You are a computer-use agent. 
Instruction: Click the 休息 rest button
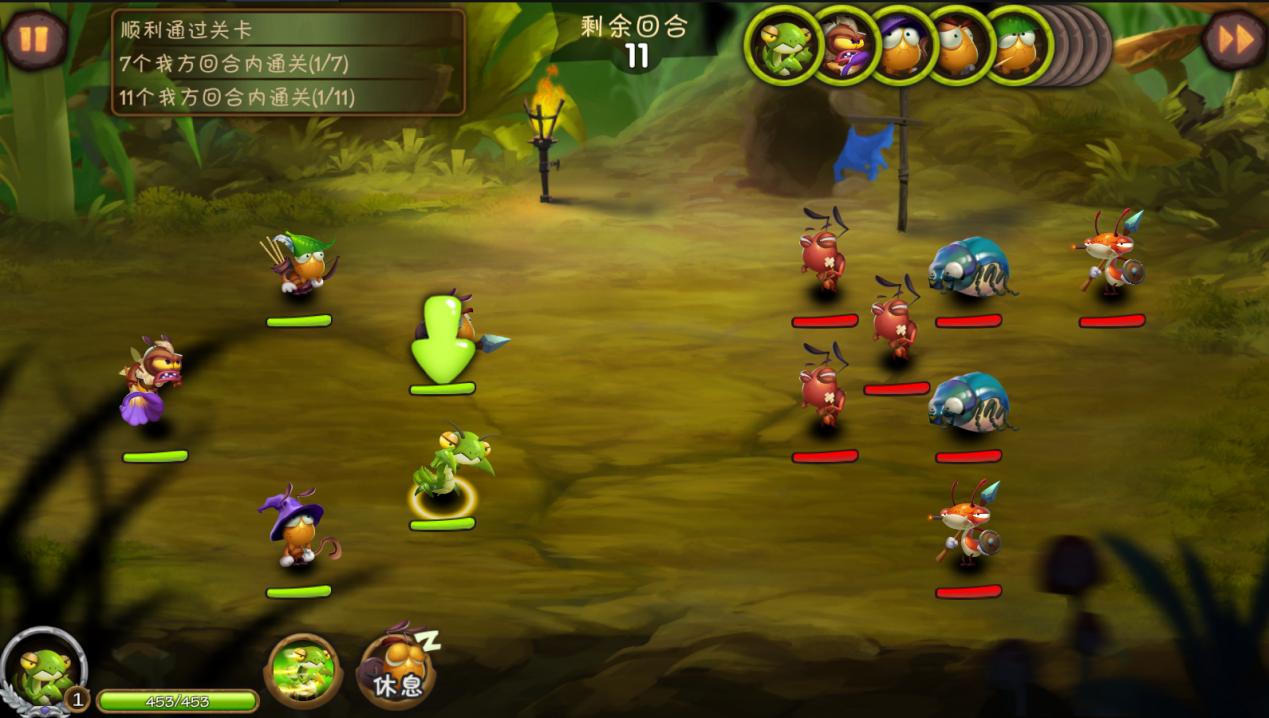[397, 667]
